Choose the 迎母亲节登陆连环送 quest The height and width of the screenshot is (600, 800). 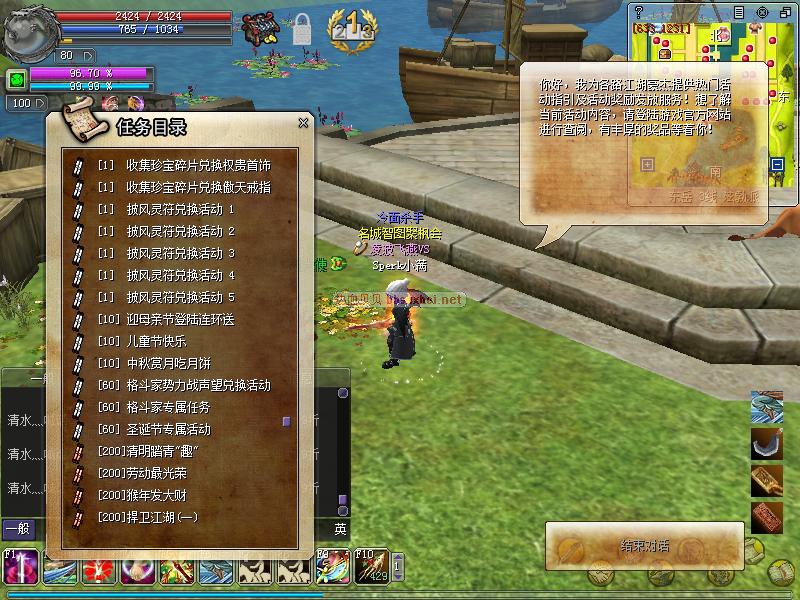coord(180,319)
